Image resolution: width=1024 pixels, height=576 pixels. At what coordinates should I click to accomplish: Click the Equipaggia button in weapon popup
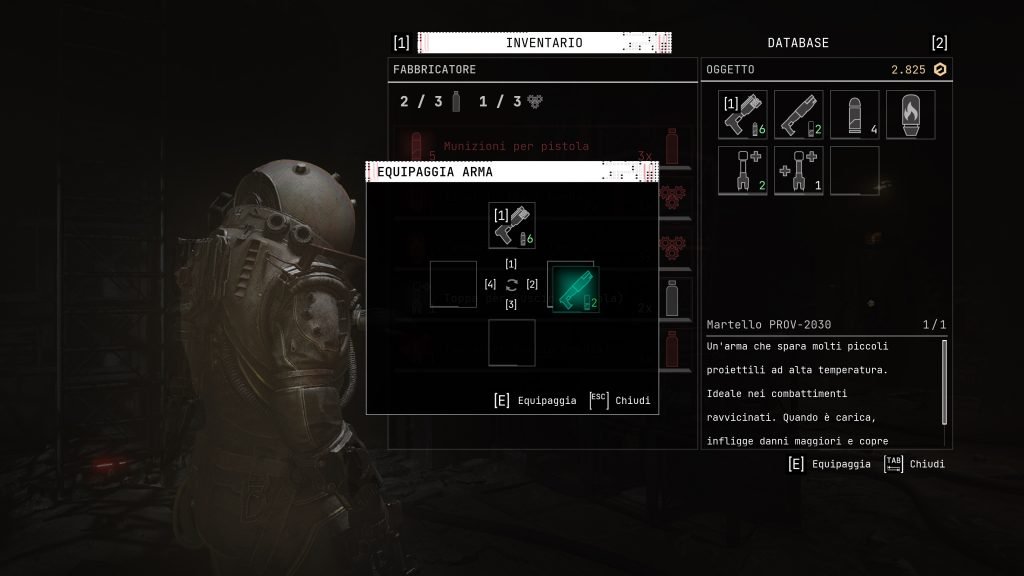[537, 401]
